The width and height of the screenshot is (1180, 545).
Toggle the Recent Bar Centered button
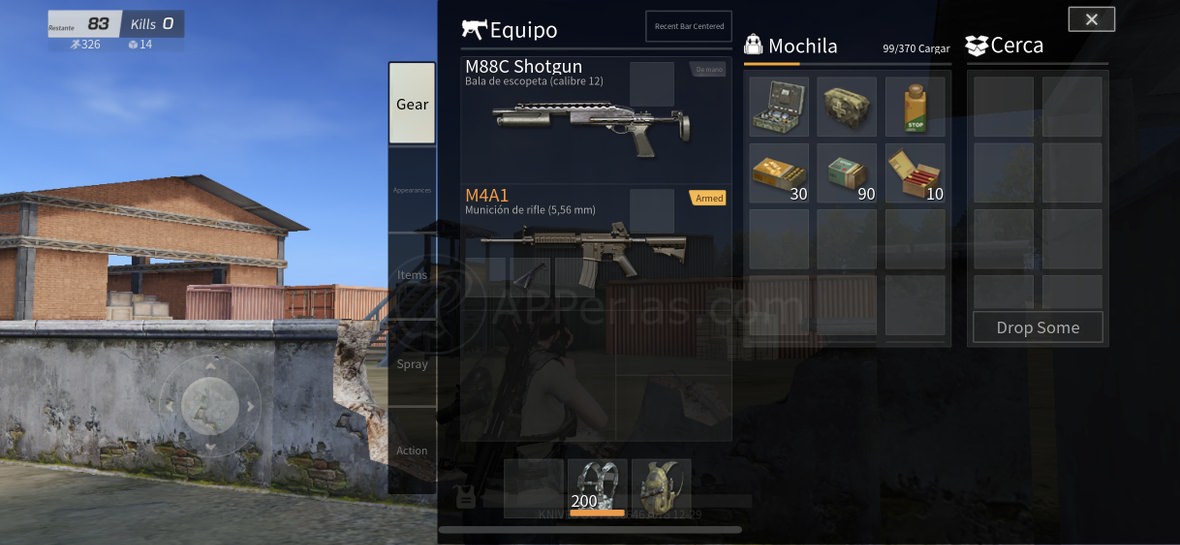coord(689,26)
